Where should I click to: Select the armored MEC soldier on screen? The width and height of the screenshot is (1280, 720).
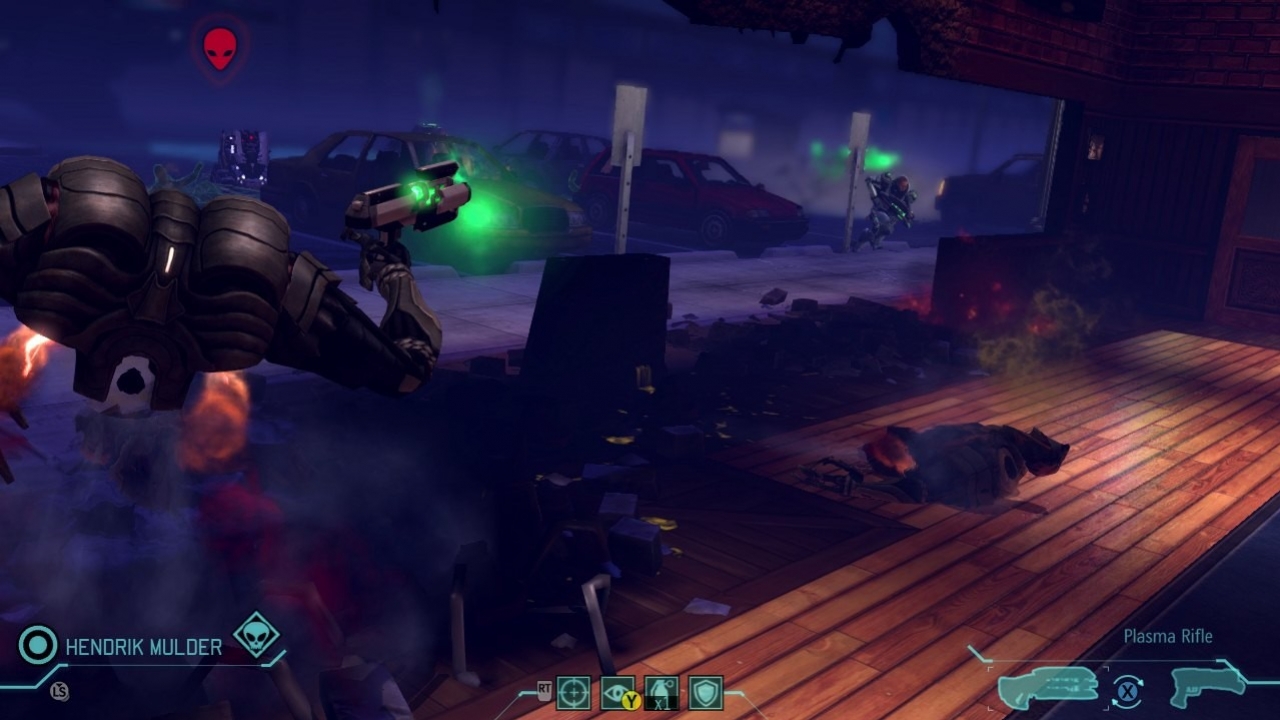pos(160,280)
